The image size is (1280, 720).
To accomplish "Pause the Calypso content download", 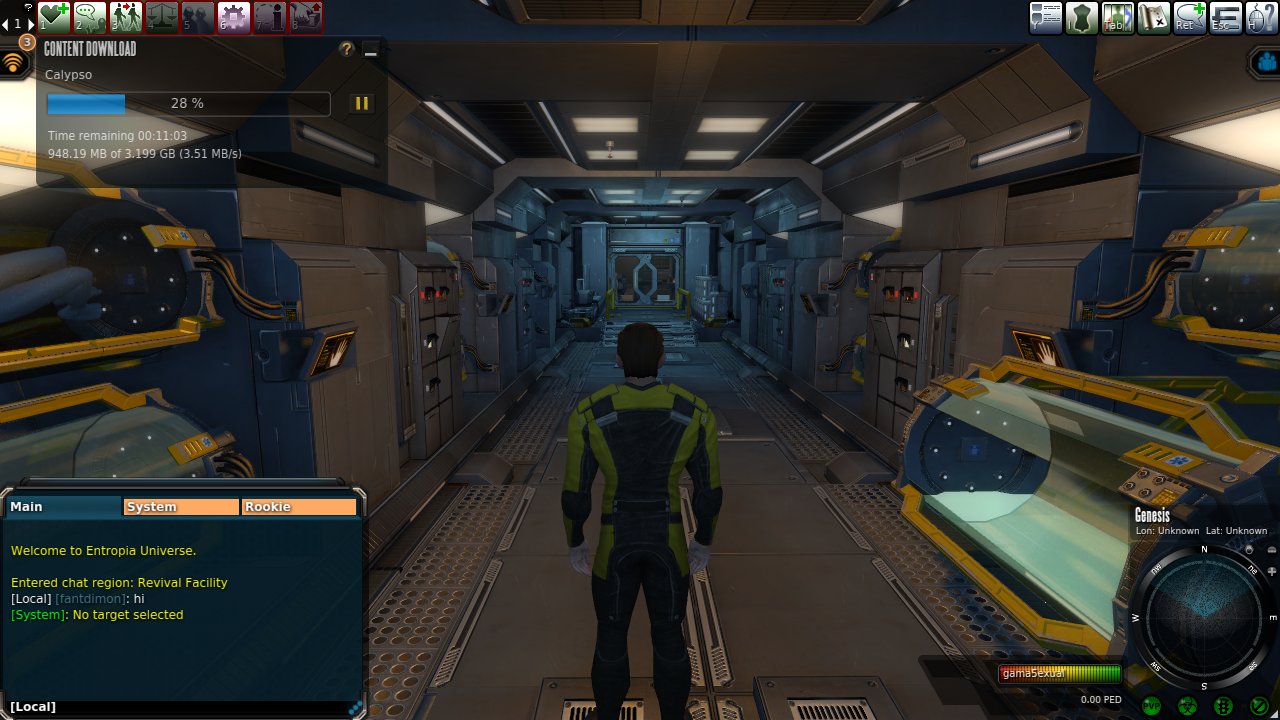I will click(361, 103).
